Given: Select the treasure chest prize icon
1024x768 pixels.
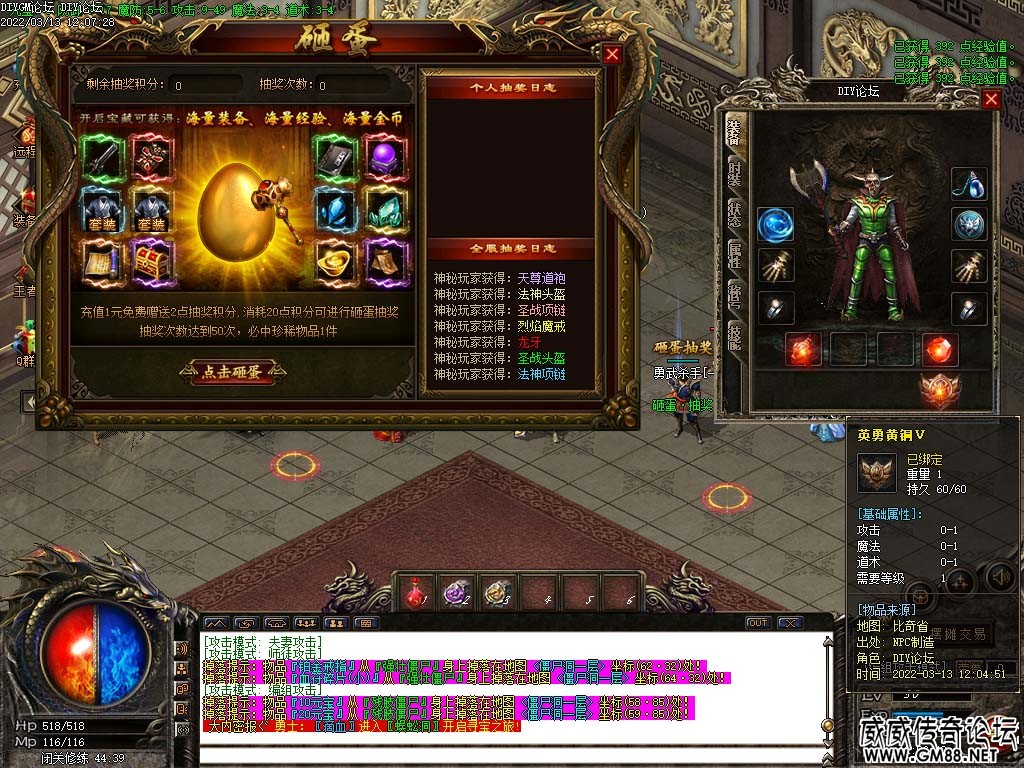Looking at the screenshot, I should pyautogui.click(x=152, y=263).
